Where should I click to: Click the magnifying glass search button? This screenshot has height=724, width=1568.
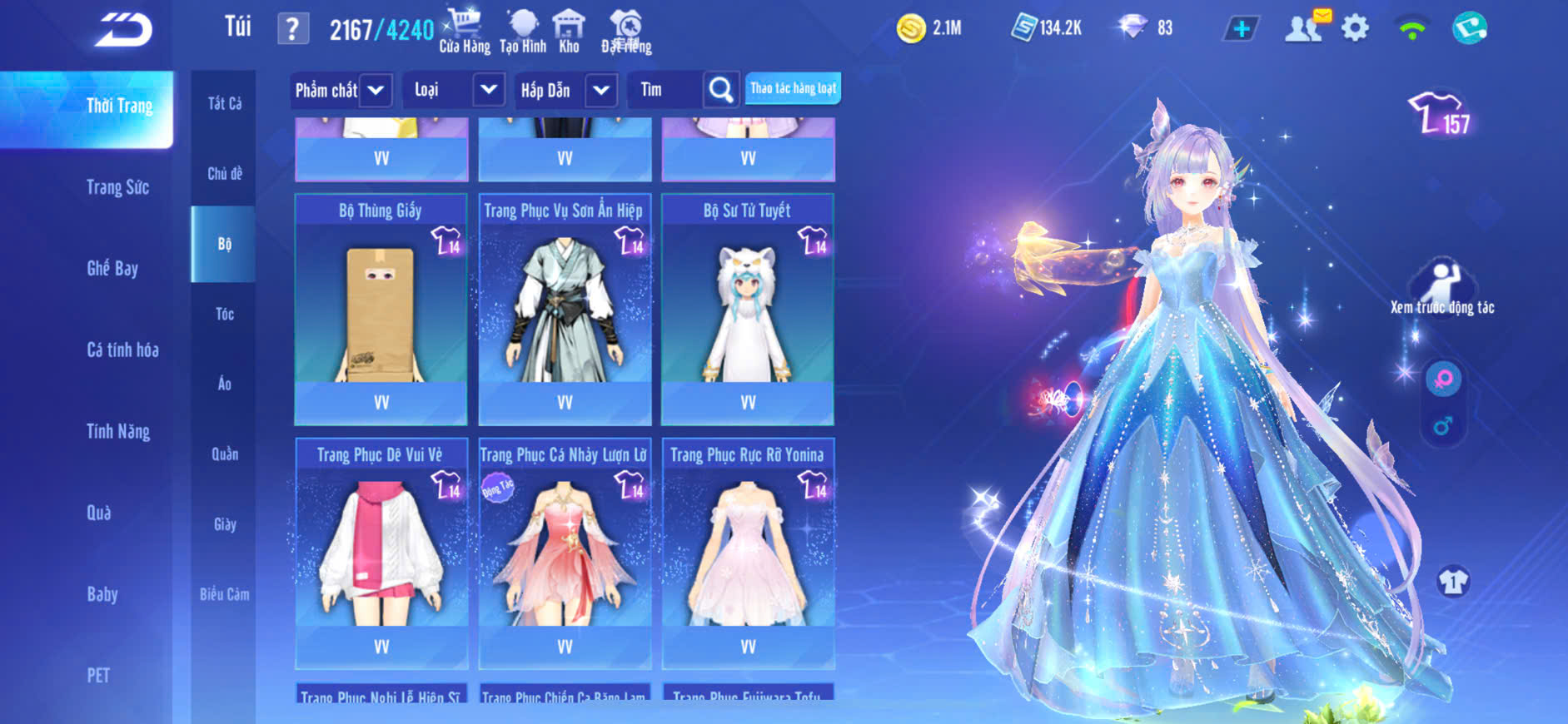721,90
